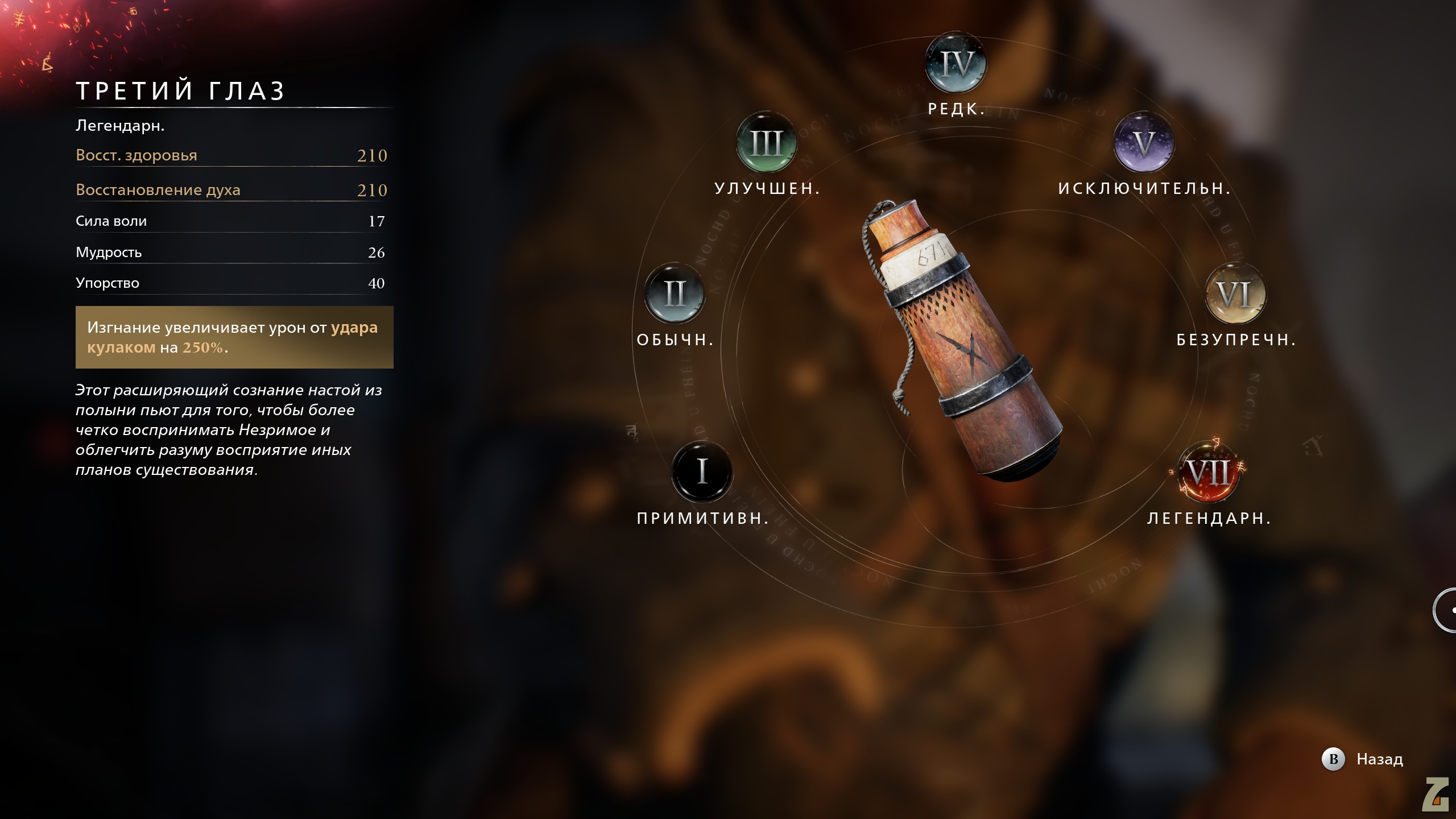Select the purple tier V Исключительн. orb
This screenshot has height=819, width=1456.
pyautogui.click(x=1144, y=142)
